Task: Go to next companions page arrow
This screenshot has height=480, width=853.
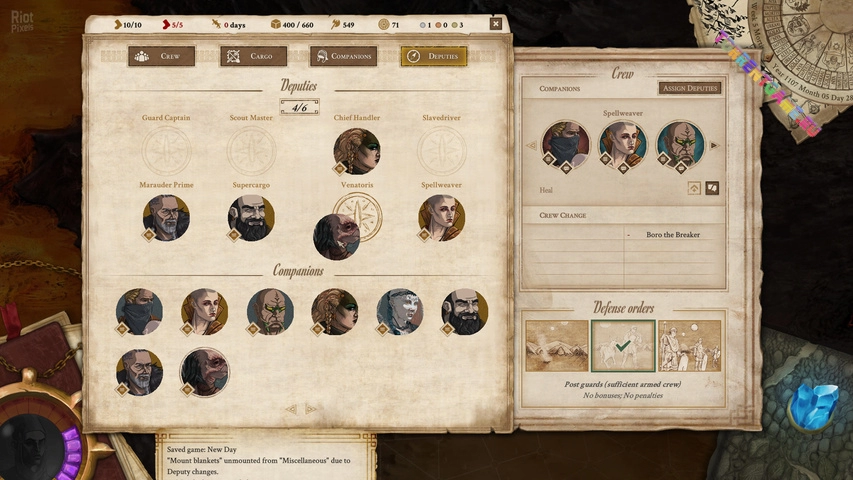Action: [x=311, y=409]
